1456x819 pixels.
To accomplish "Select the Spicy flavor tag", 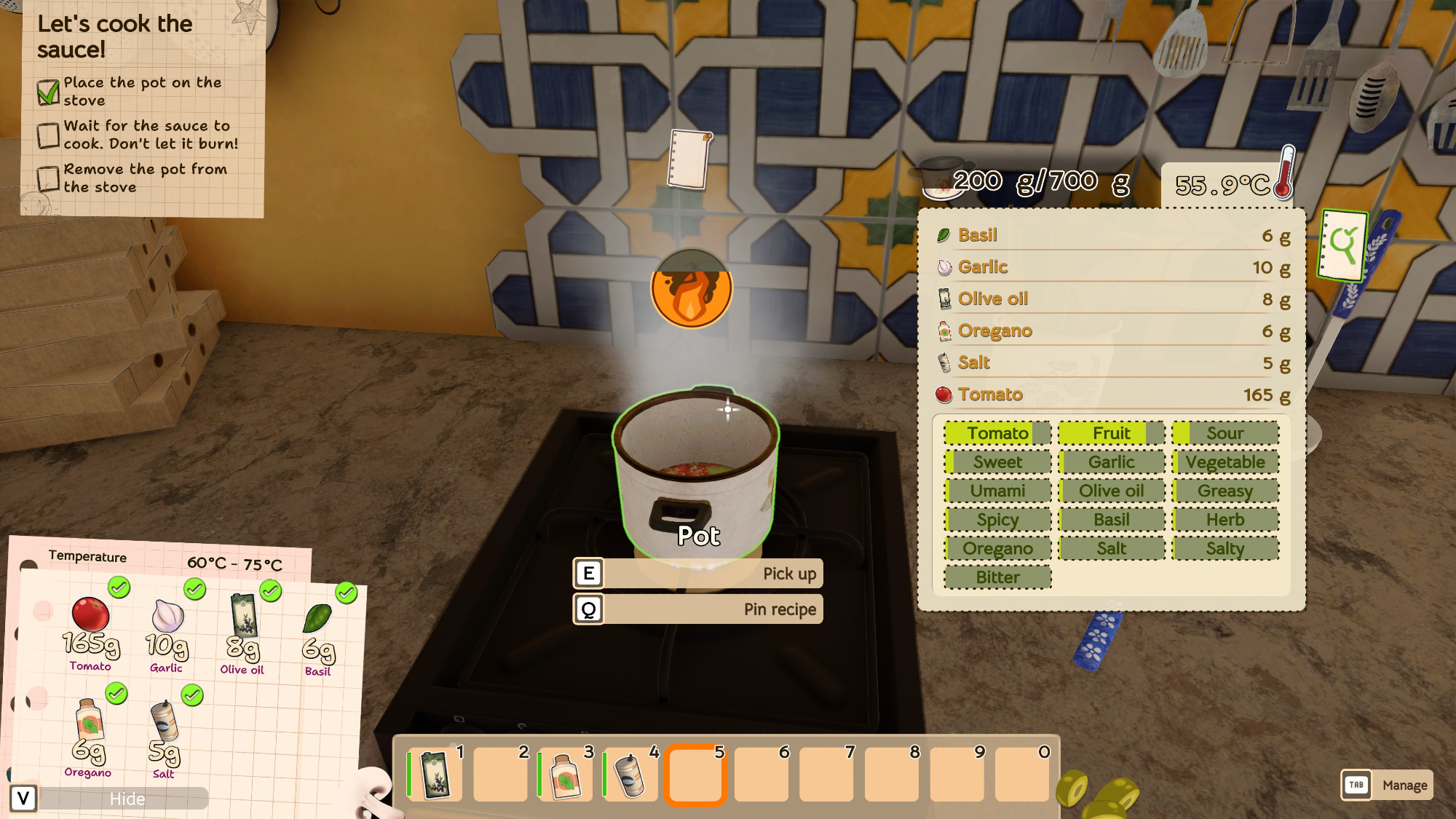I will 997,520.
